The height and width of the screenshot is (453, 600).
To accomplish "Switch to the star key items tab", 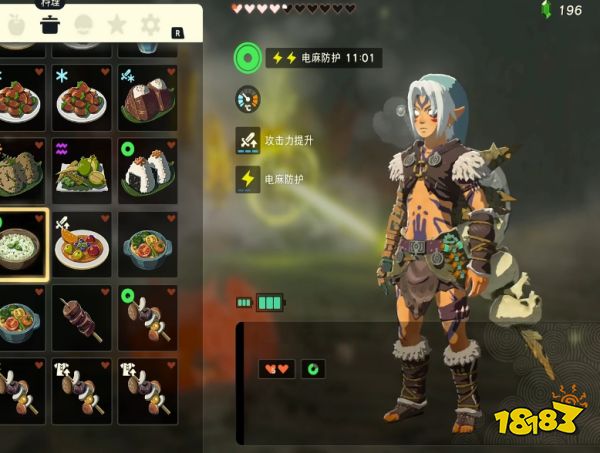I will [117, 25].
